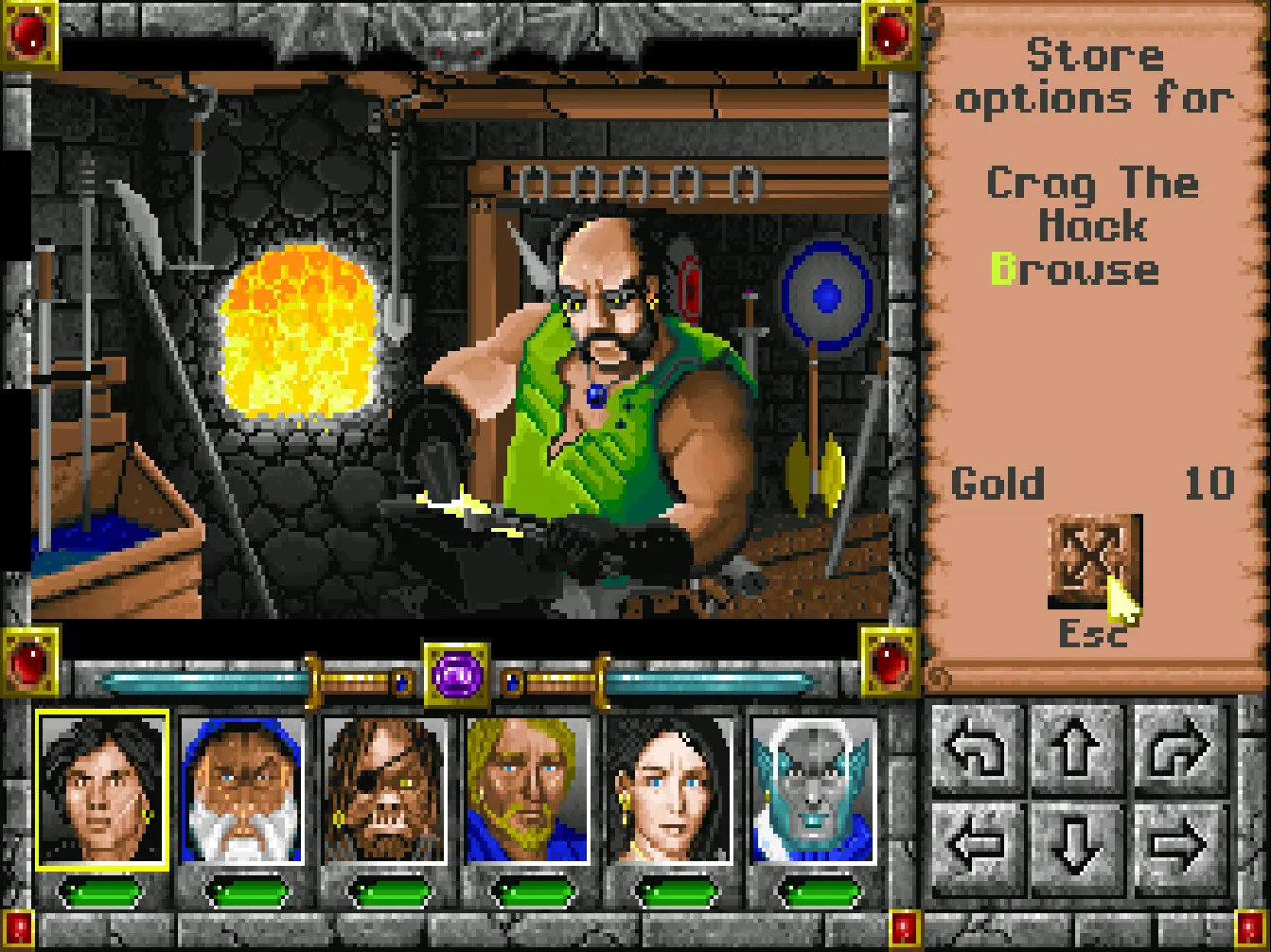The height and width of the screenshot is (952, 1271).
Task: Click the turn left arrow button
Action: coord(977,749)
